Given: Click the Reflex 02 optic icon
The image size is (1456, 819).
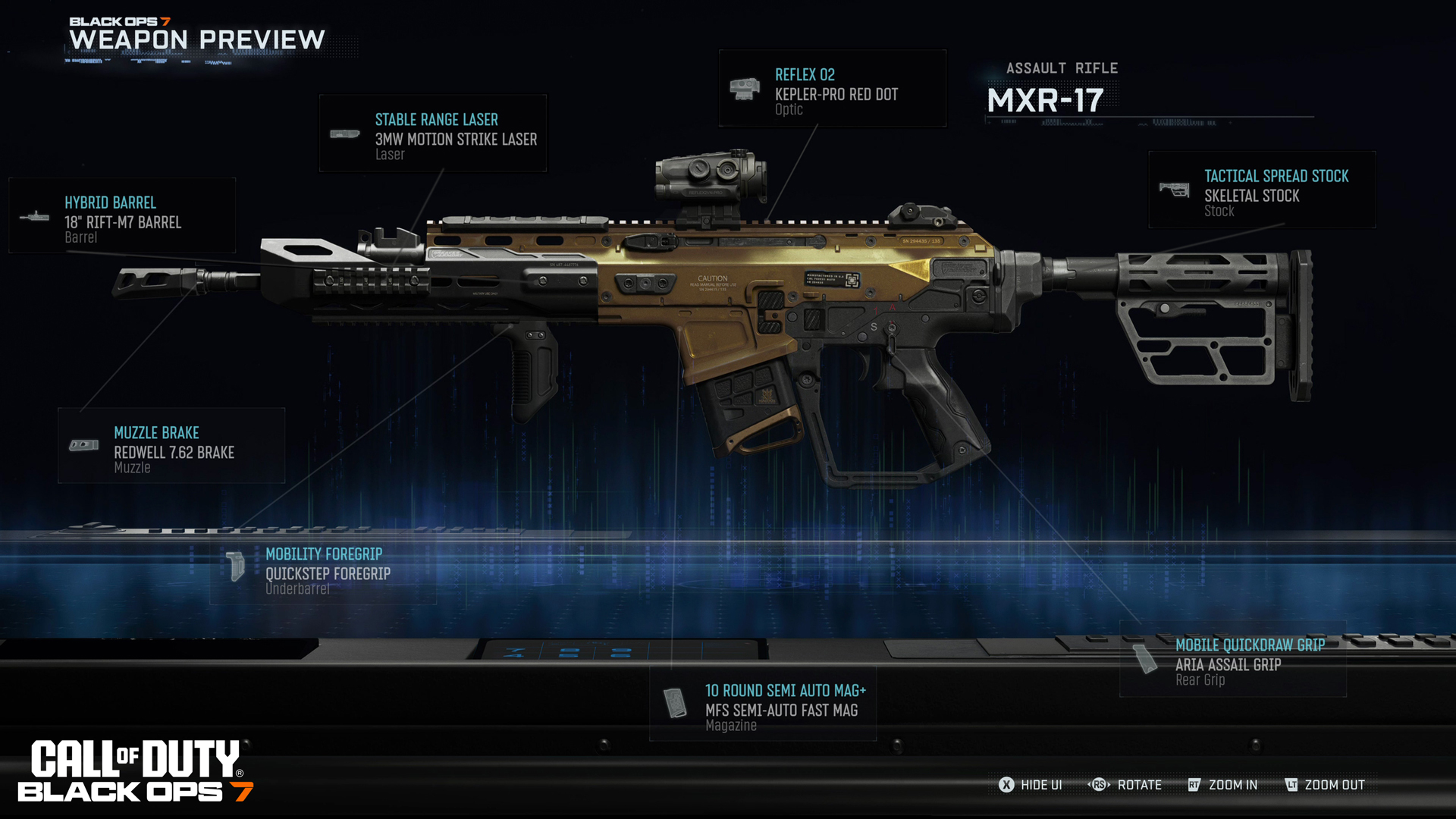Looking at the screenshot, I should click(x=744, y=88).
